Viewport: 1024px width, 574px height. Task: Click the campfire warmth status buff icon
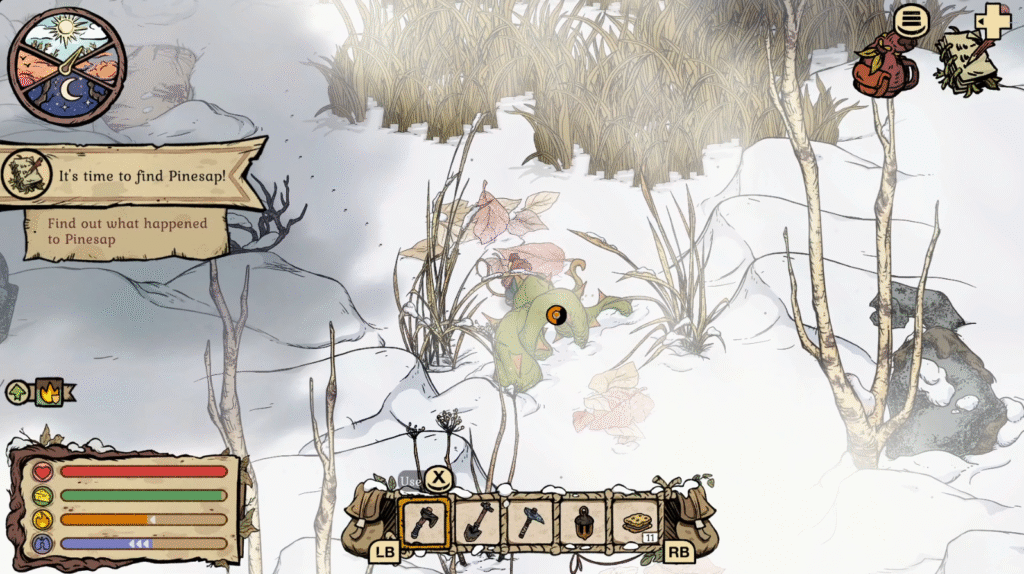point(47,392)
